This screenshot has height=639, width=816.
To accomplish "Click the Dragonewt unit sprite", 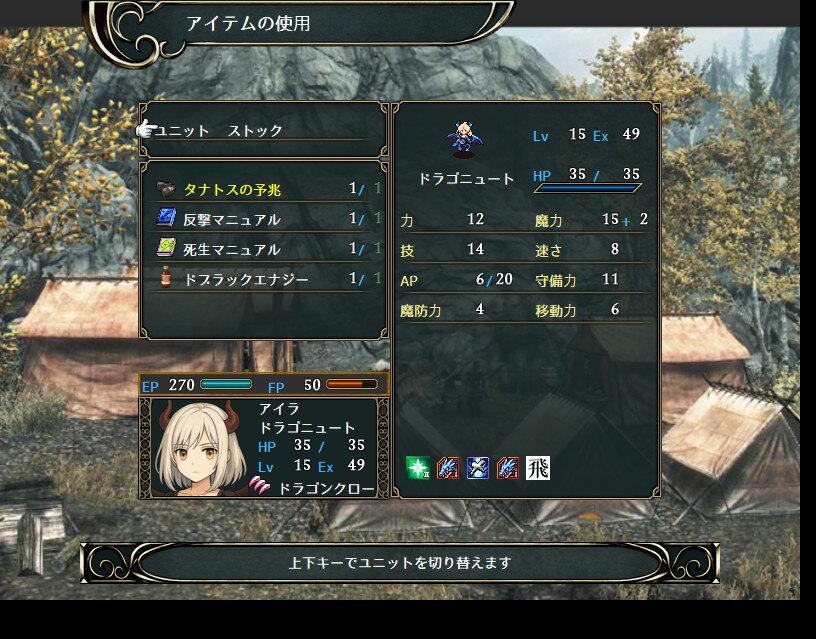I will tap(463, 139).
